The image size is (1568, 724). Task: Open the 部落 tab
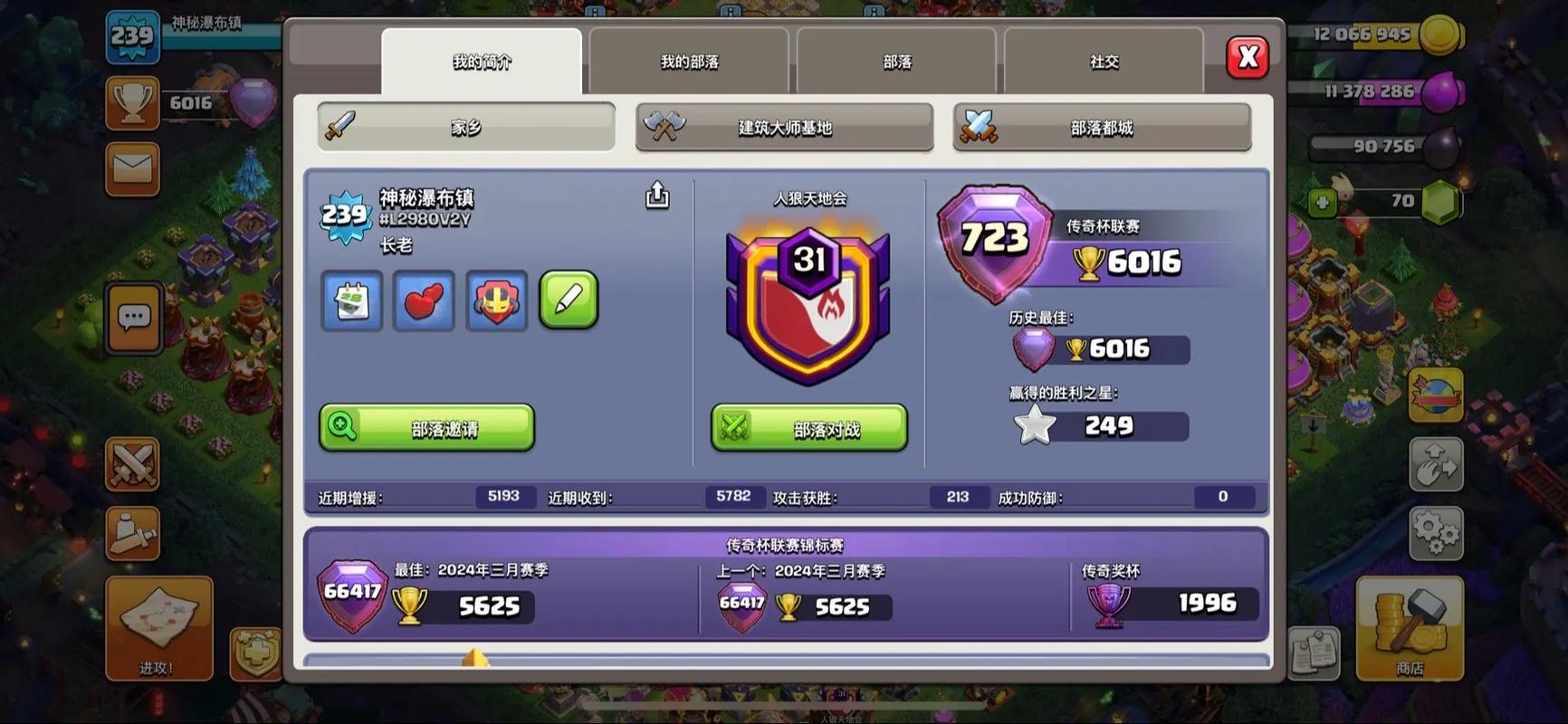point(896,62)
